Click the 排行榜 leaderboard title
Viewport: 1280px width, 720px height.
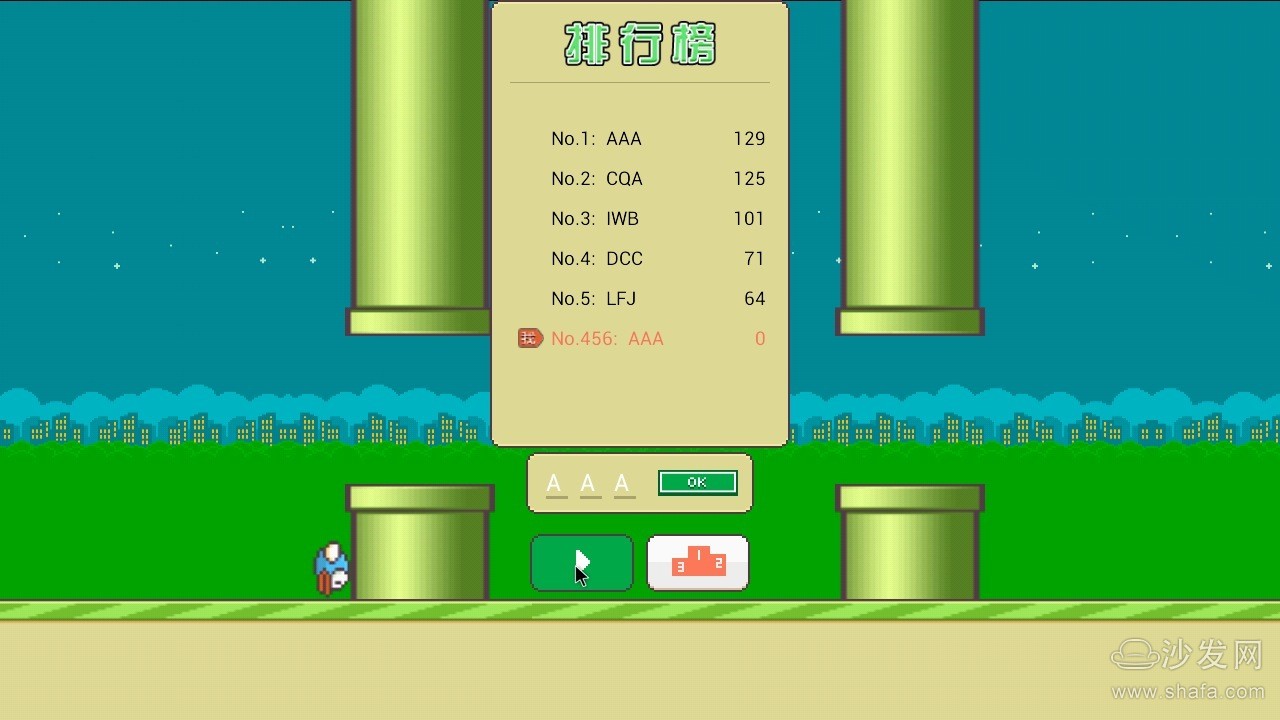(639, 44)
